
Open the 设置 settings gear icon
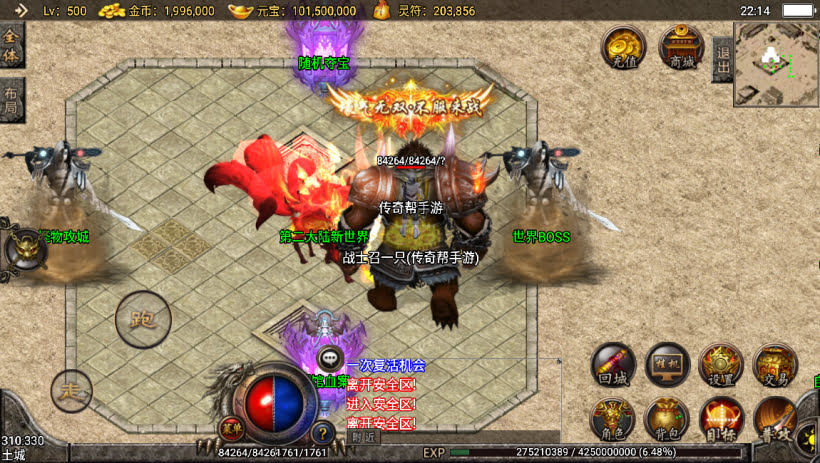720,366
